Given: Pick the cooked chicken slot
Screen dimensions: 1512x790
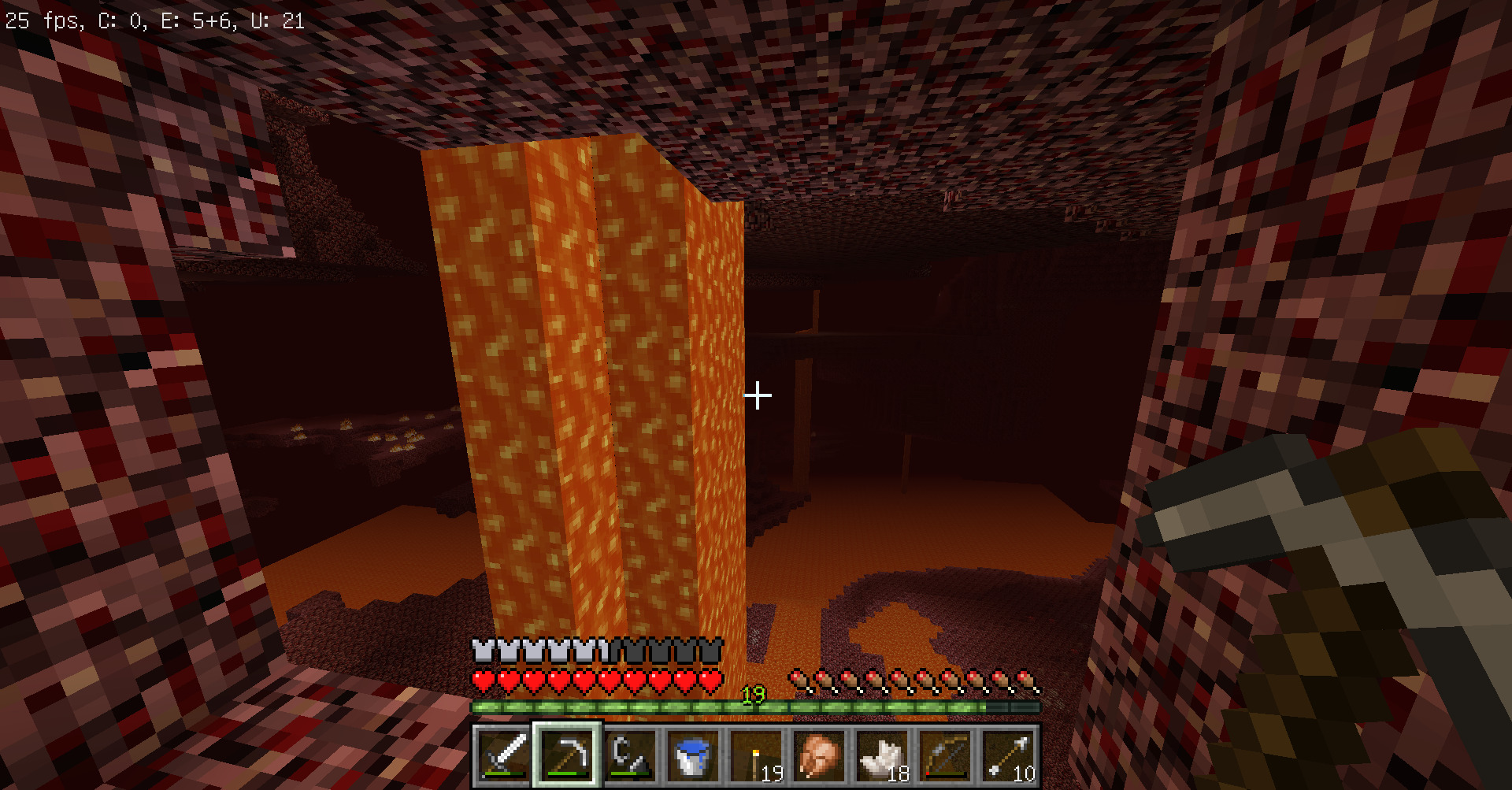Looking at the screenshot, I should click(x=819, y=755).
